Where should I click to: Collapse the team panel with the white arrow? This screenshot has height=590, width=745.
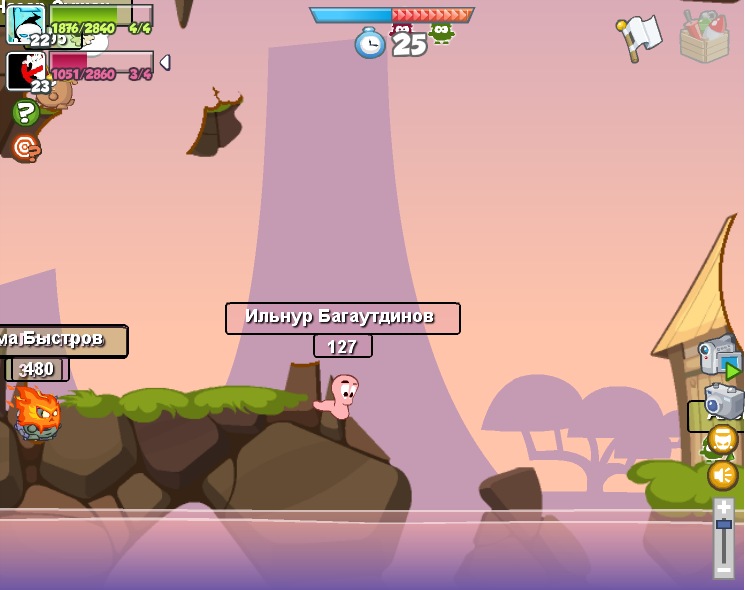pos(165,62)
